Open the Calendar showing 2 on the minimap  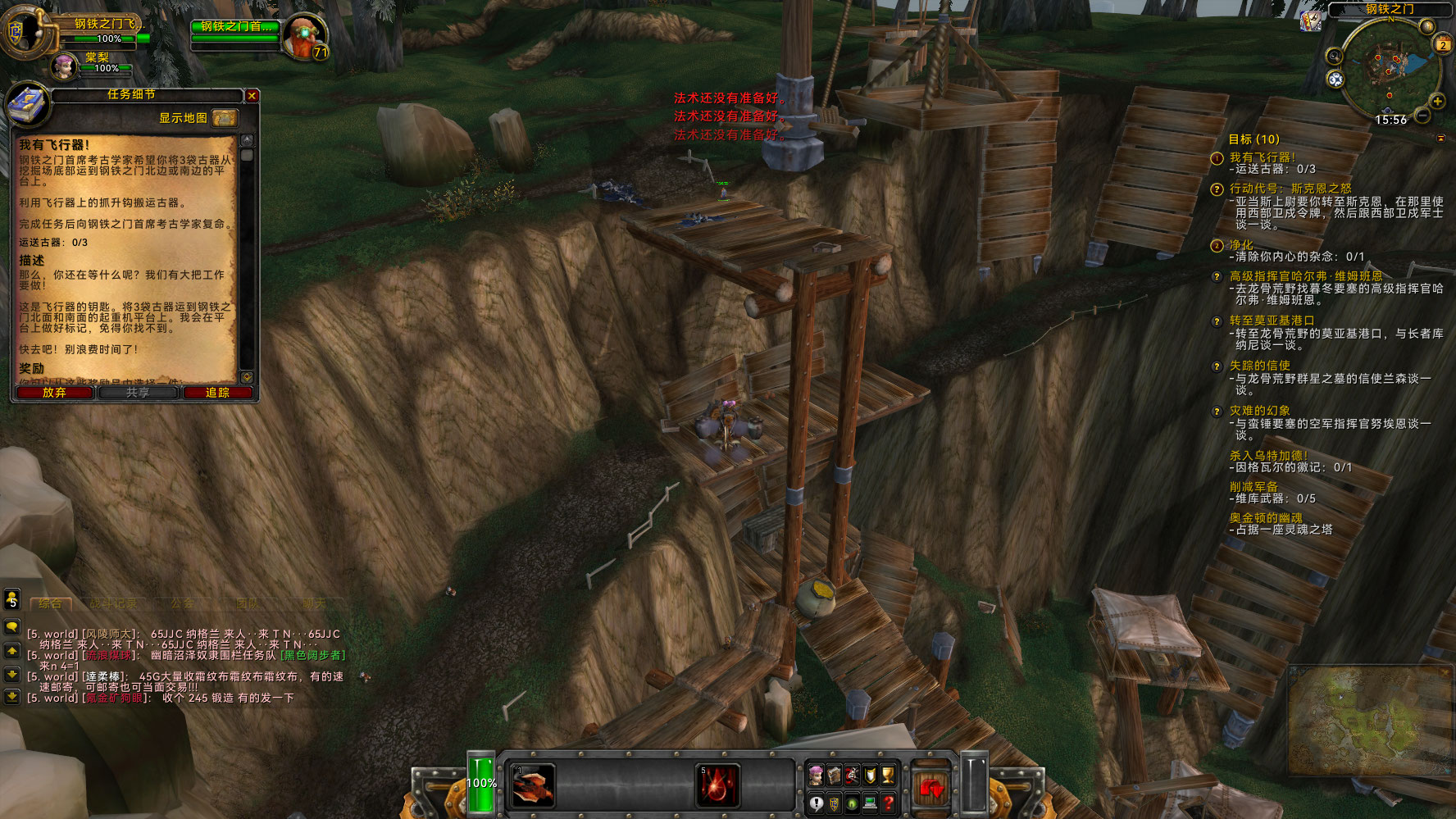[x=1443, y=43]
